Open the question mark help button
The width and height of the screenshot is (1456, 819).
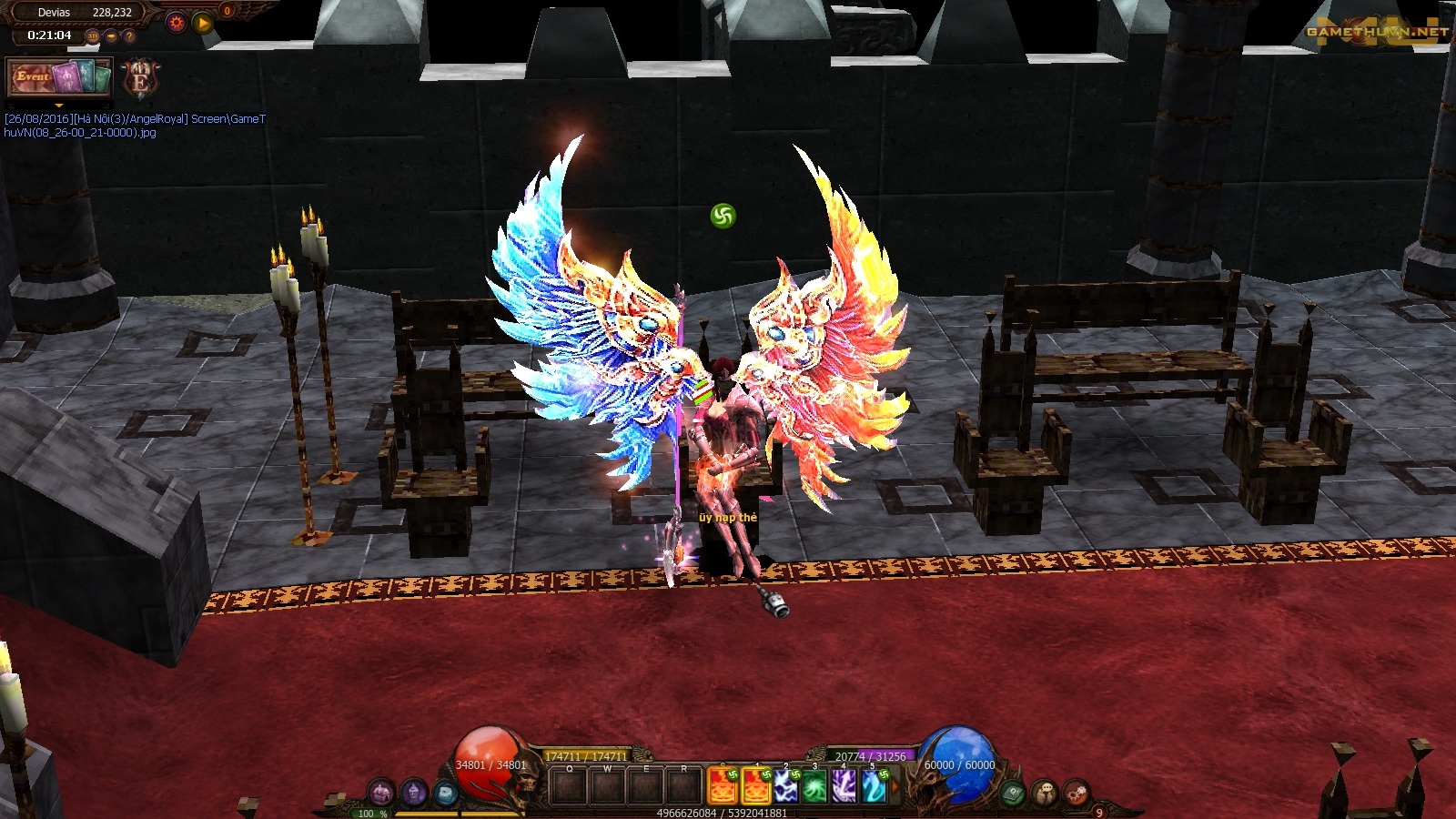[x=129, y=36]
